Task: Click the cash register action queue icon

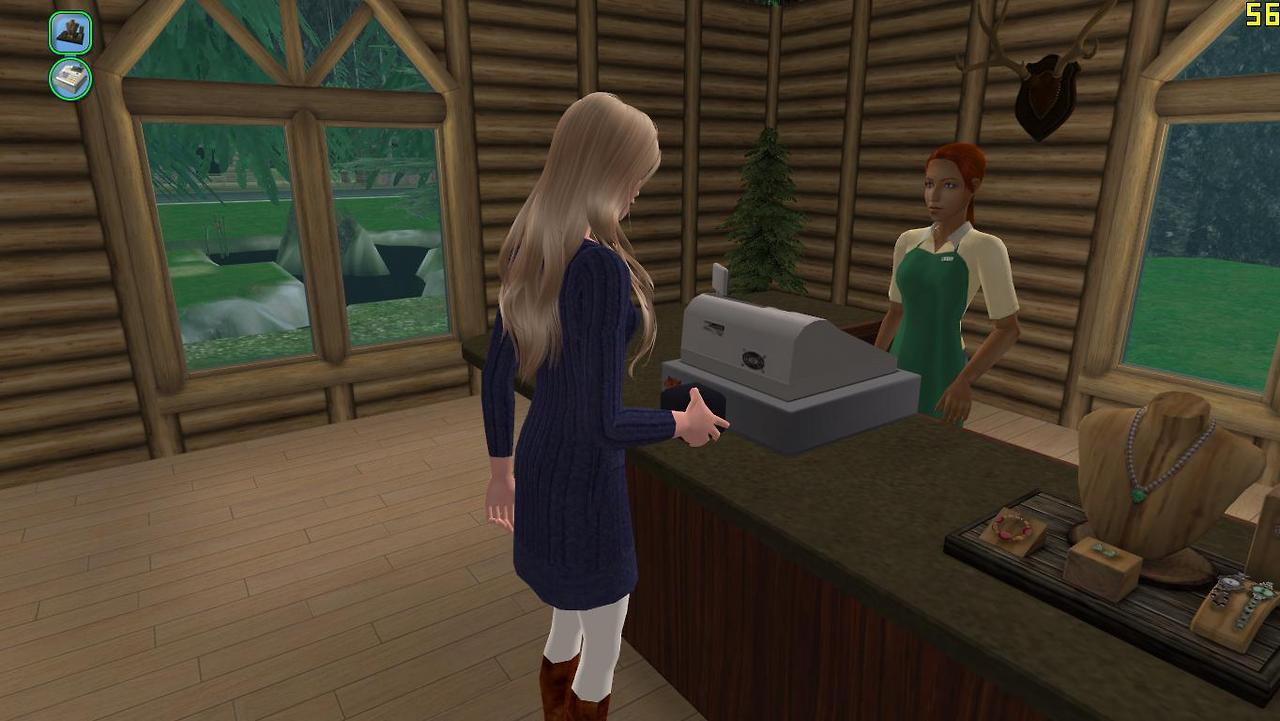Action: coord(70,79)
